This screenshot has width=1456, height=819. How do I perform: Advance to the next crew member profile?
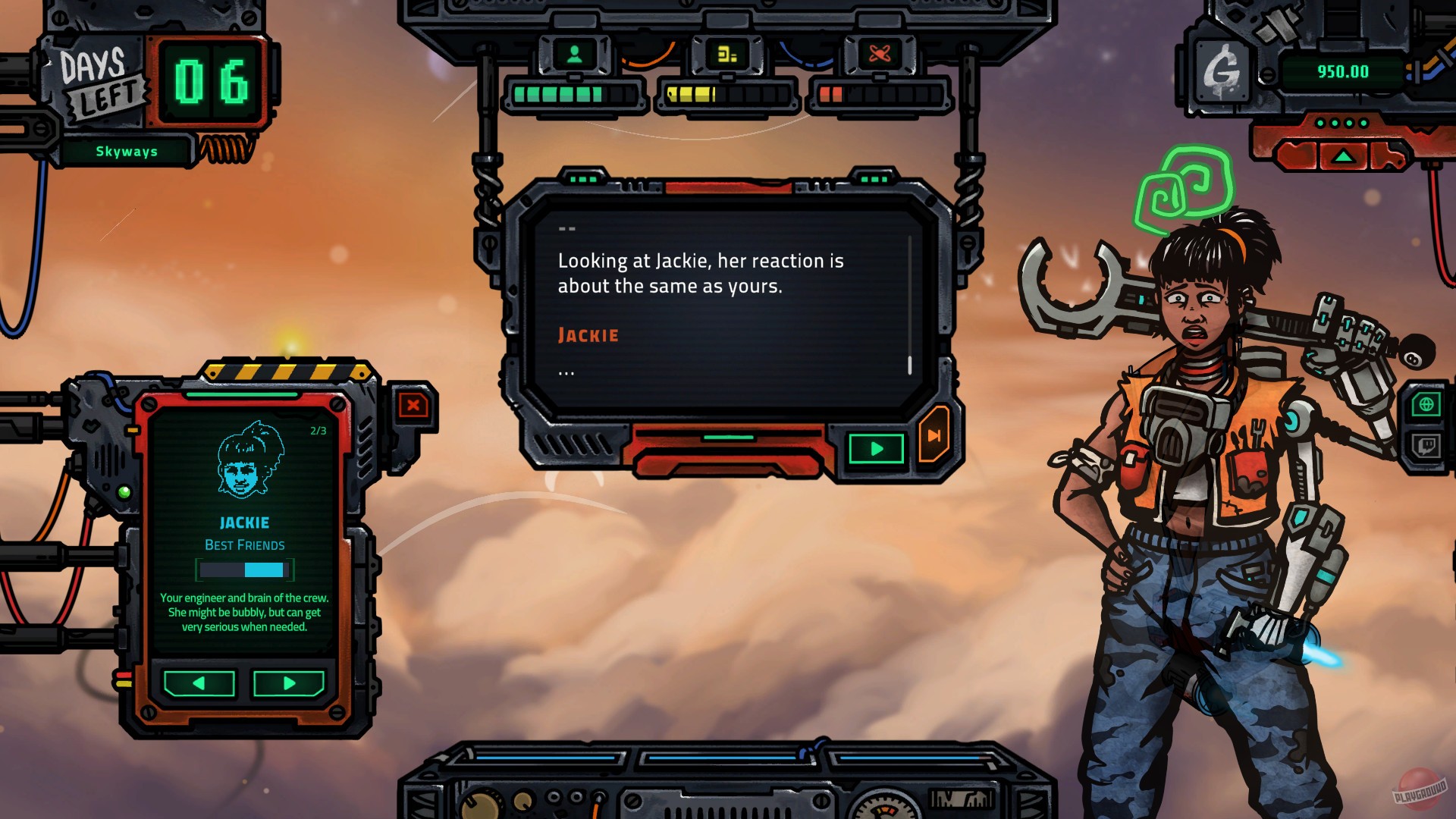[x=290, y=683]
